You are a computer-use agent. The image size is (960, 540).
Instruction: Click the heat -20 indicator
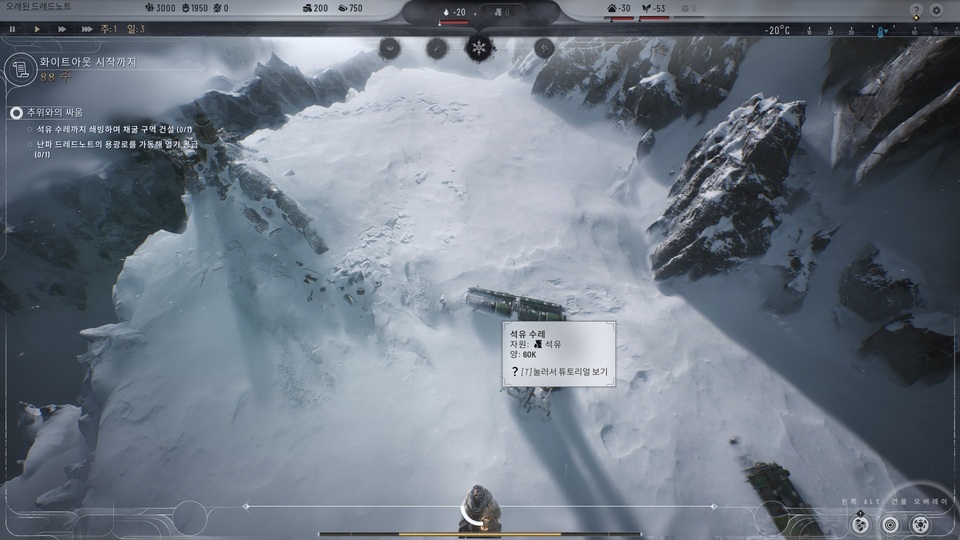coord(453,12)
